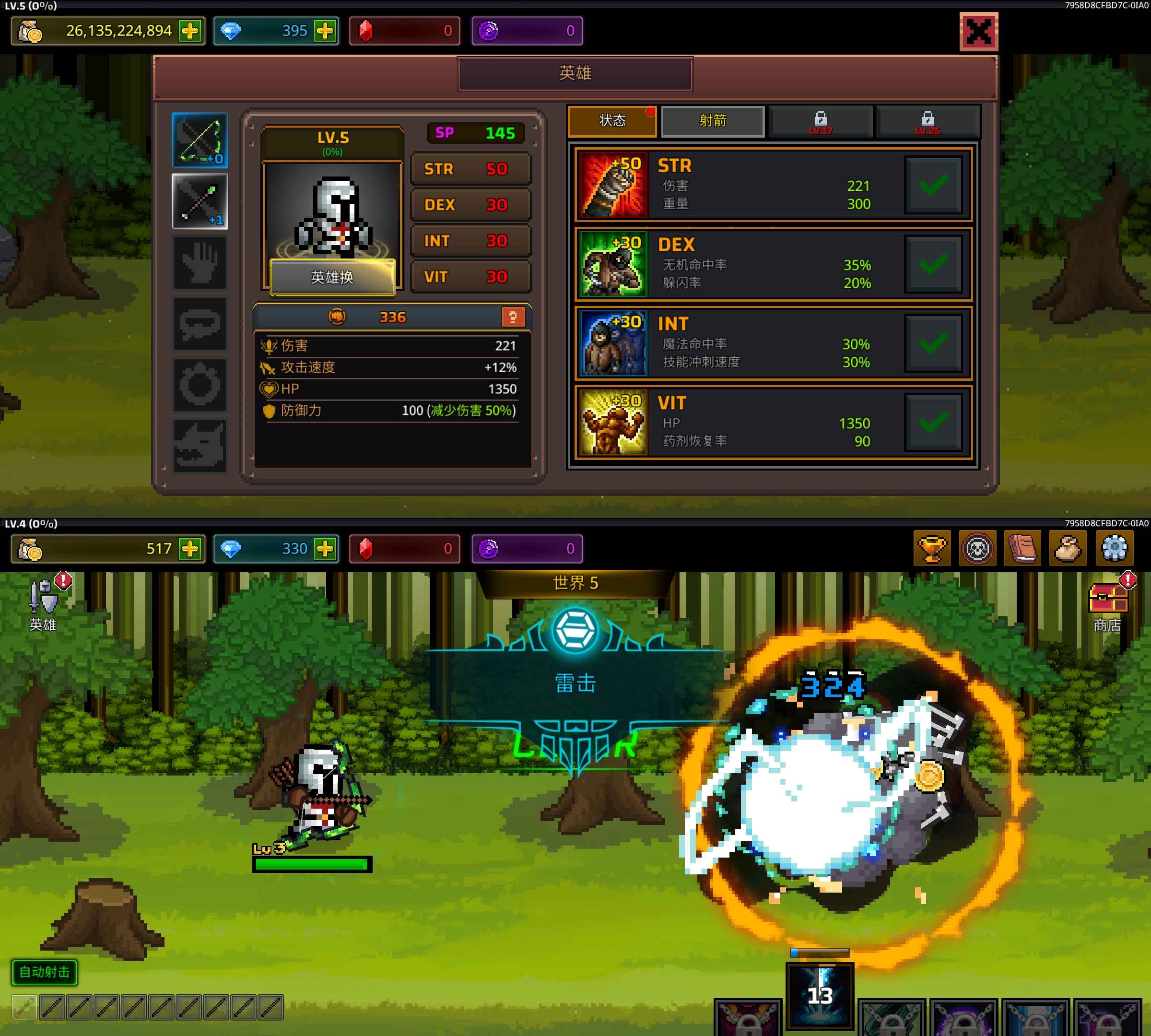Close the hero panel with the X

click(x=978, y=31)
